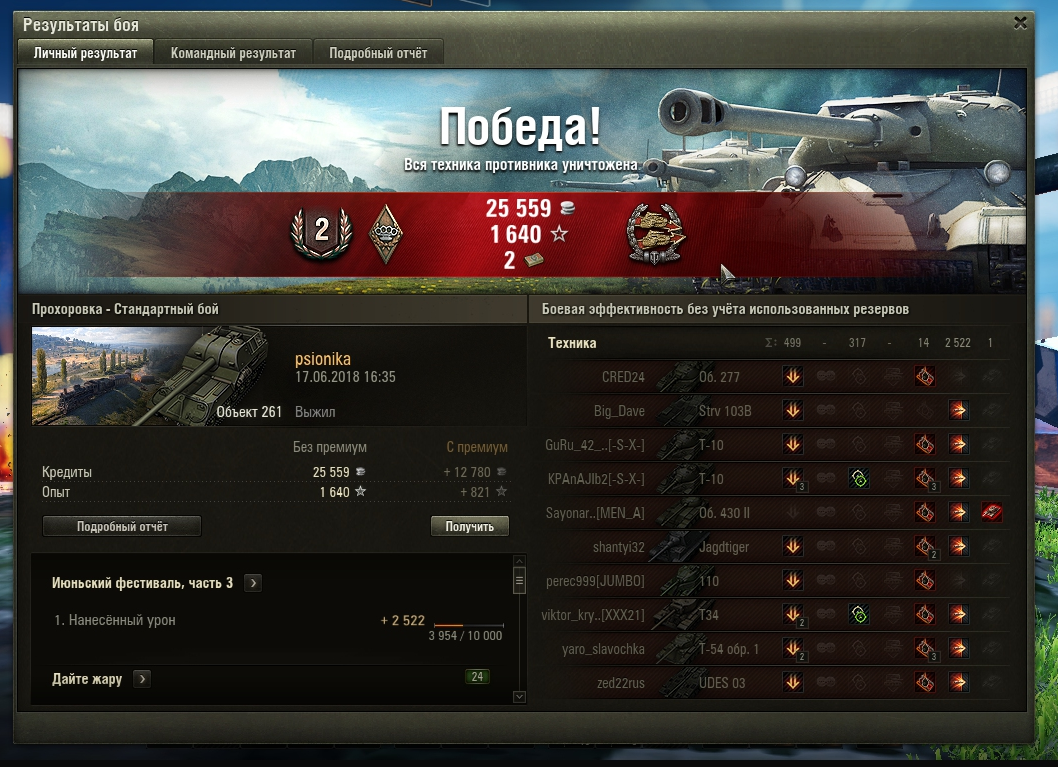Select the Личный результат tab

click(x=85, y=53)
